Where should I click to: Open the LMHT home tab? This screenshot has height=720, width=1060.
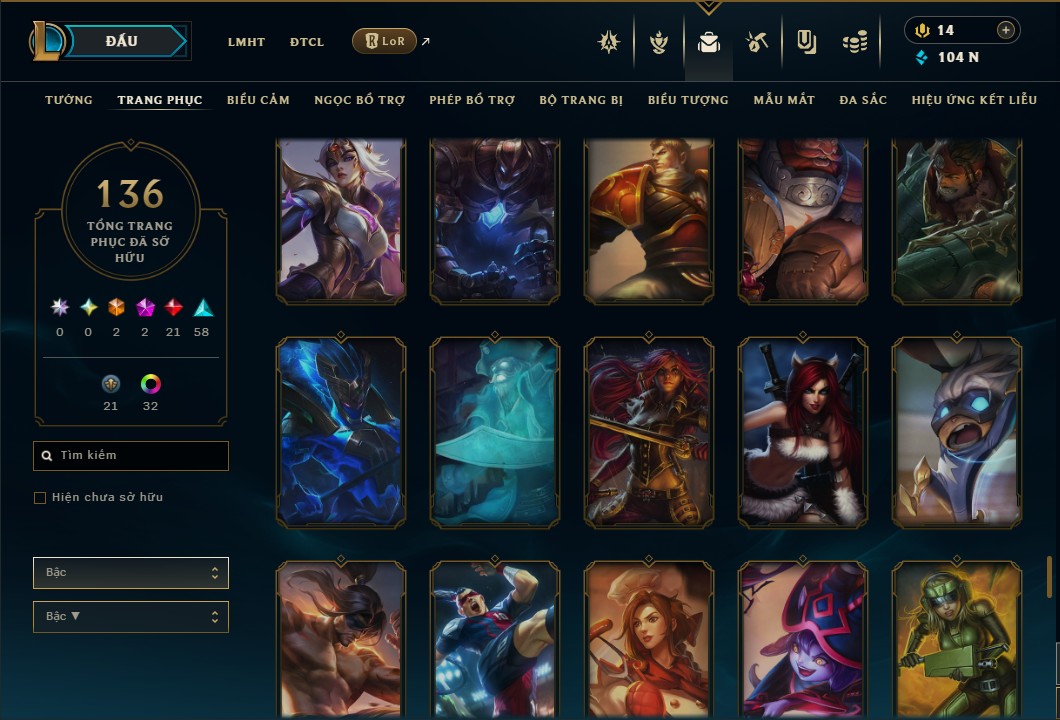click(x=246, y=42)
